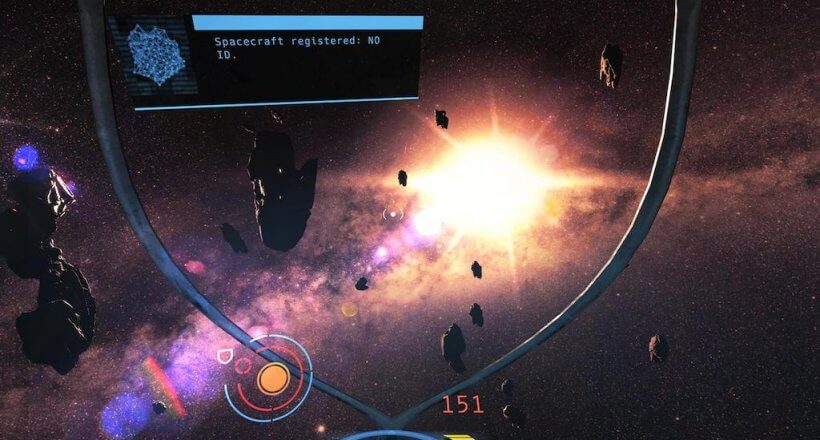Select the small white shield icon

[x=224, y=355]
